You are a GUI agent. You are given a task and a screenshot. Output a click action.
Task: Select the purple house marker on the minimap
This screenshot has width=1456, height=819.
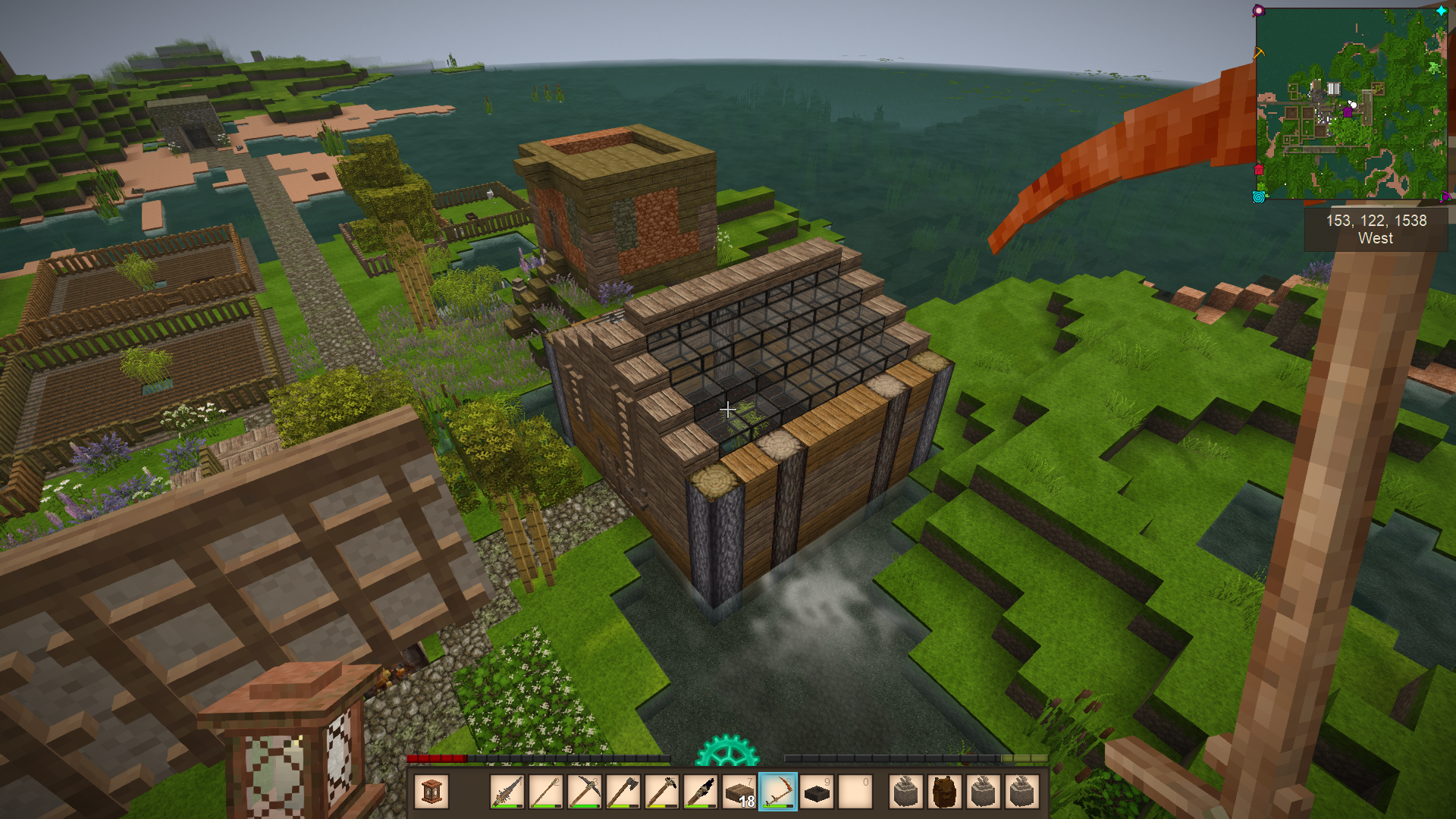click(x=1348, y=112)
